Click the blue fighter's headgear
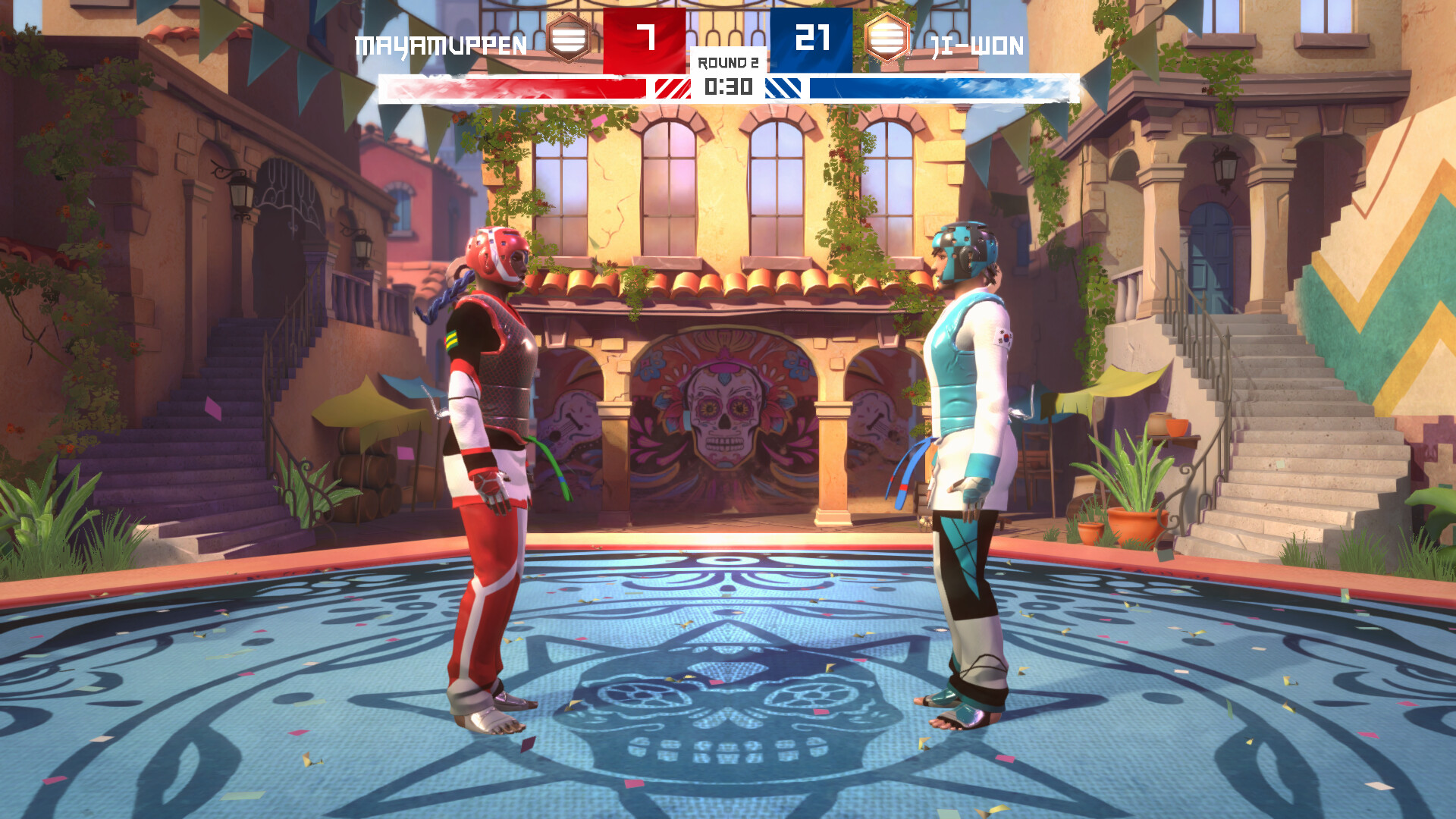The height and width of the screenshot is (819, 1456). coord(965,246)
